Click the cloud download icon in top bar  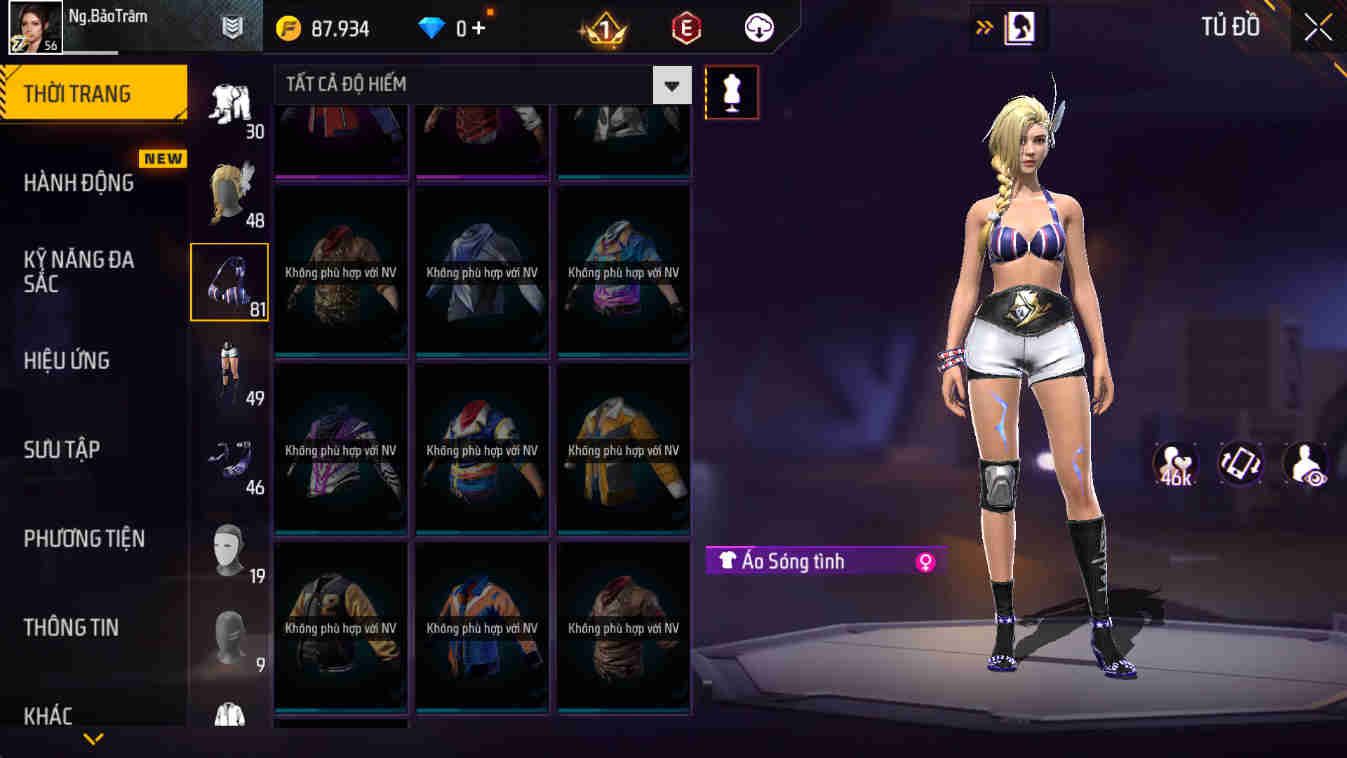pos(757,27)
